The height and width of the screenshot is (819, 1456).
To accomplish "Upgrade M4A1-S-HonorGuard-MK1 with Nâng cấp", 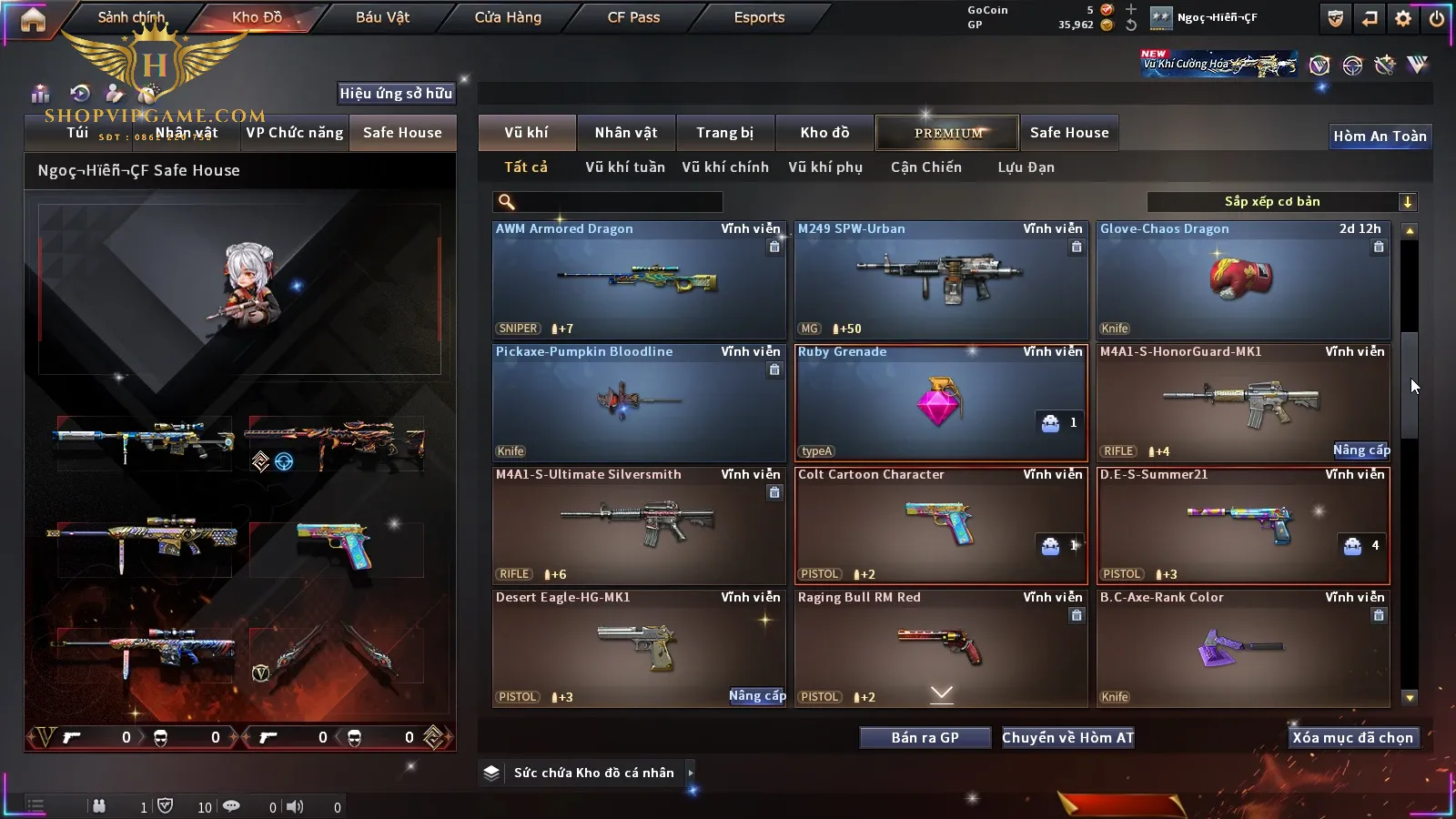I will [1361, 450].
